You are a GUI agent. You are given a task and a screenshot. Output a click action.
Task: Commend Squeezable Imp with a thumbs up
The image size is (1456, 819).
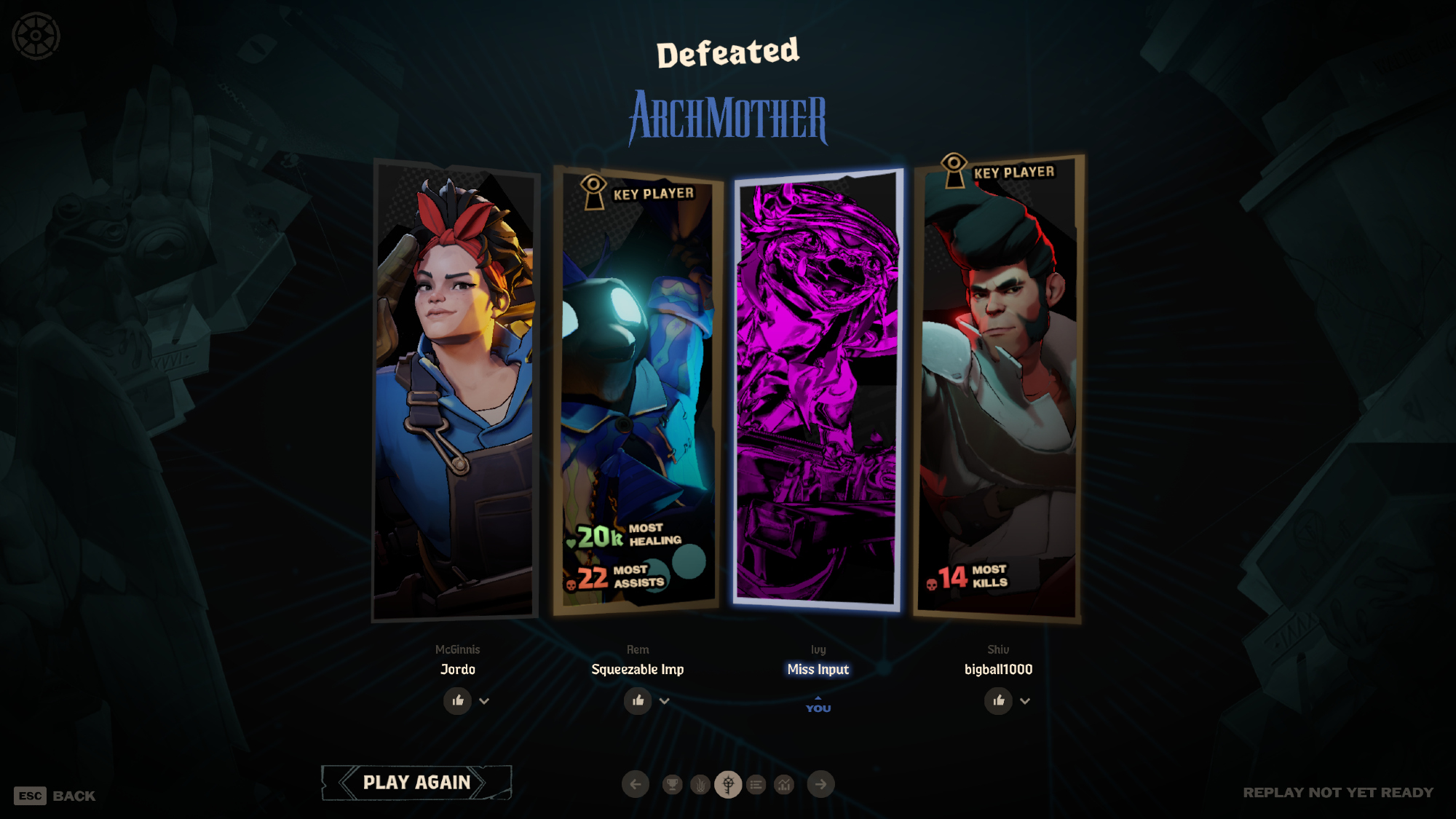(x=638, y=700)
